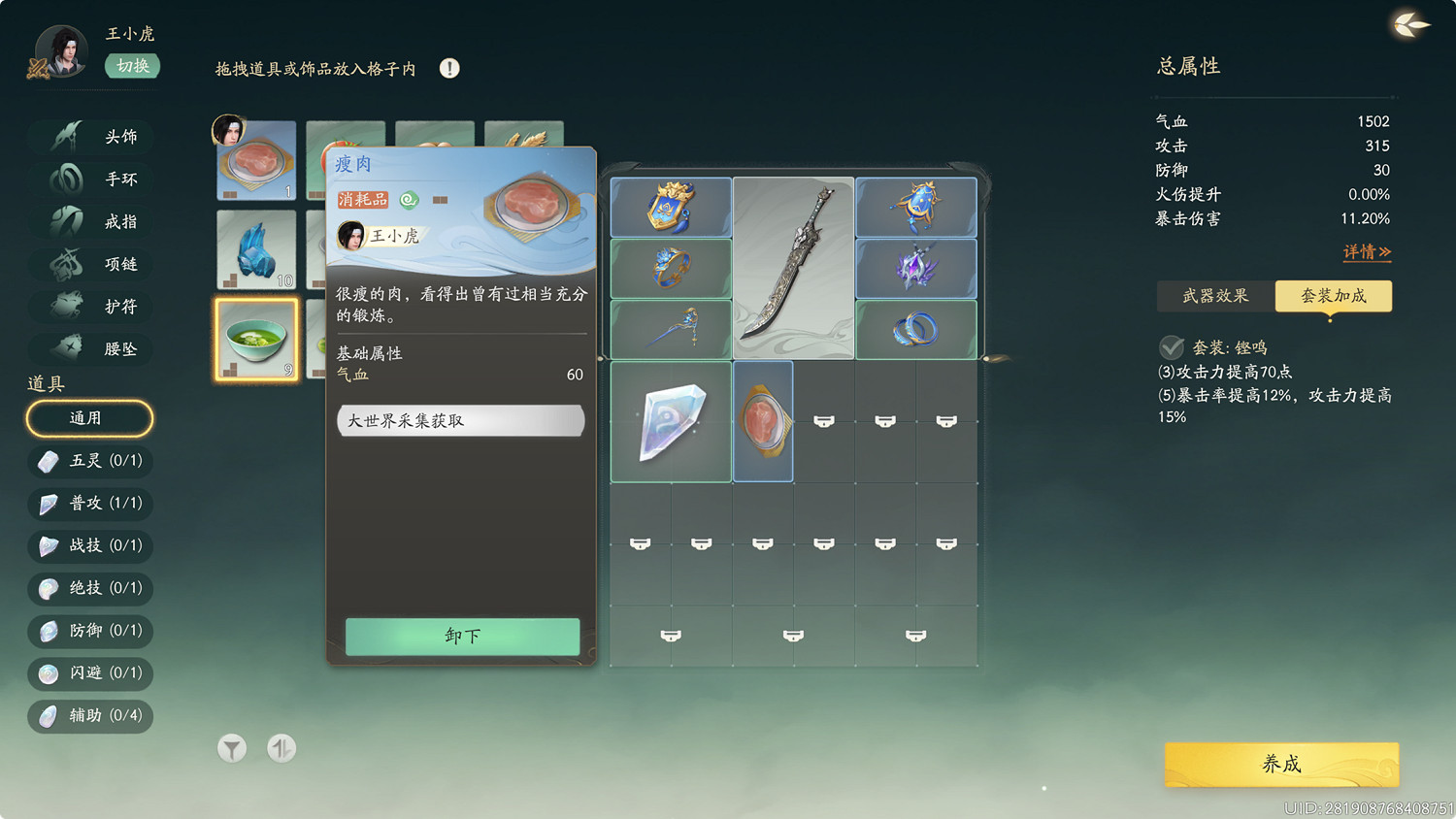The width and height of the screenshot is (1456, 819).
Task: Select the 通用 category tab
Action: (89, 418)
